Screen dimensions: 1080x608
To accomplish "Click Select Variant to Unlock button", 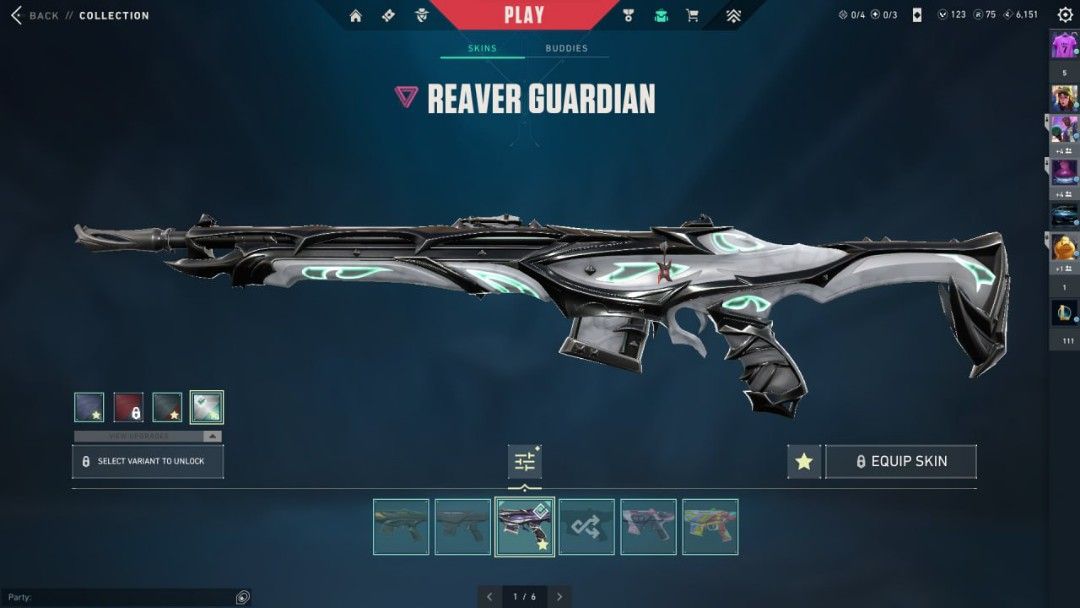I will (x=148, y=461).
